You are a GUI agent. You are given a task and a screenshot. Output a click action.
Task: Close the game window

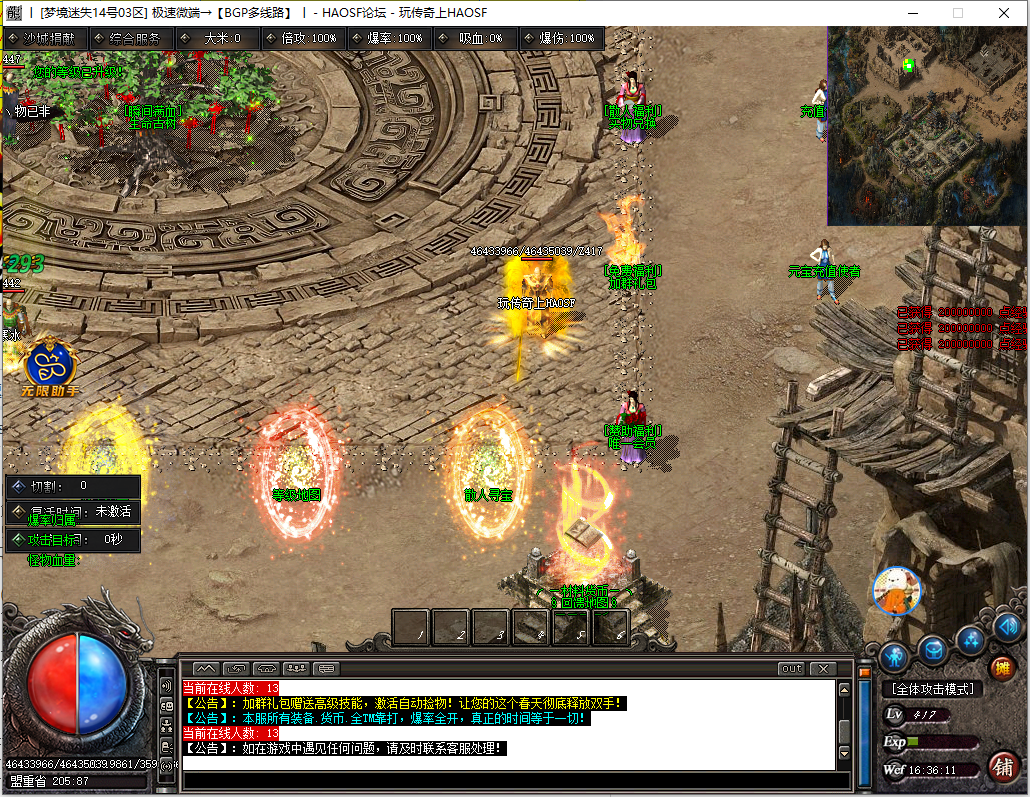(x=1004, y=13)
